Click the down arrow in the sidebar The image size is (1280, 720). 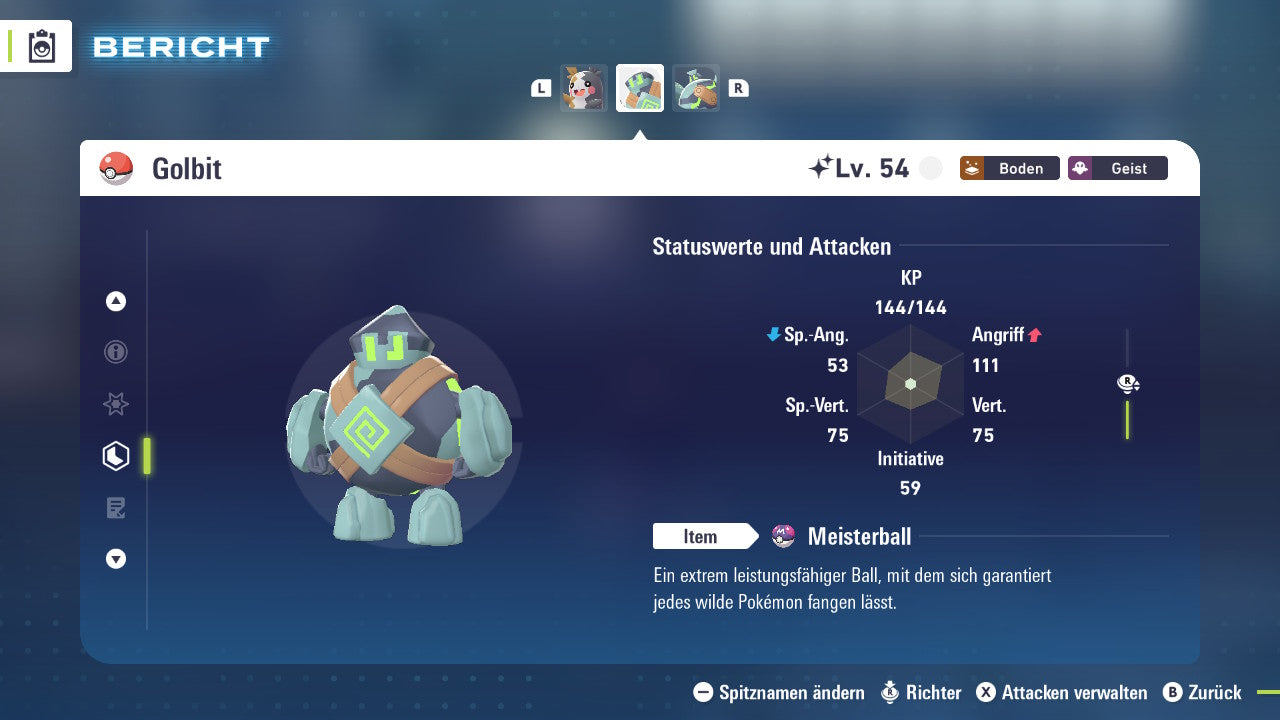[x=115, y=559]
